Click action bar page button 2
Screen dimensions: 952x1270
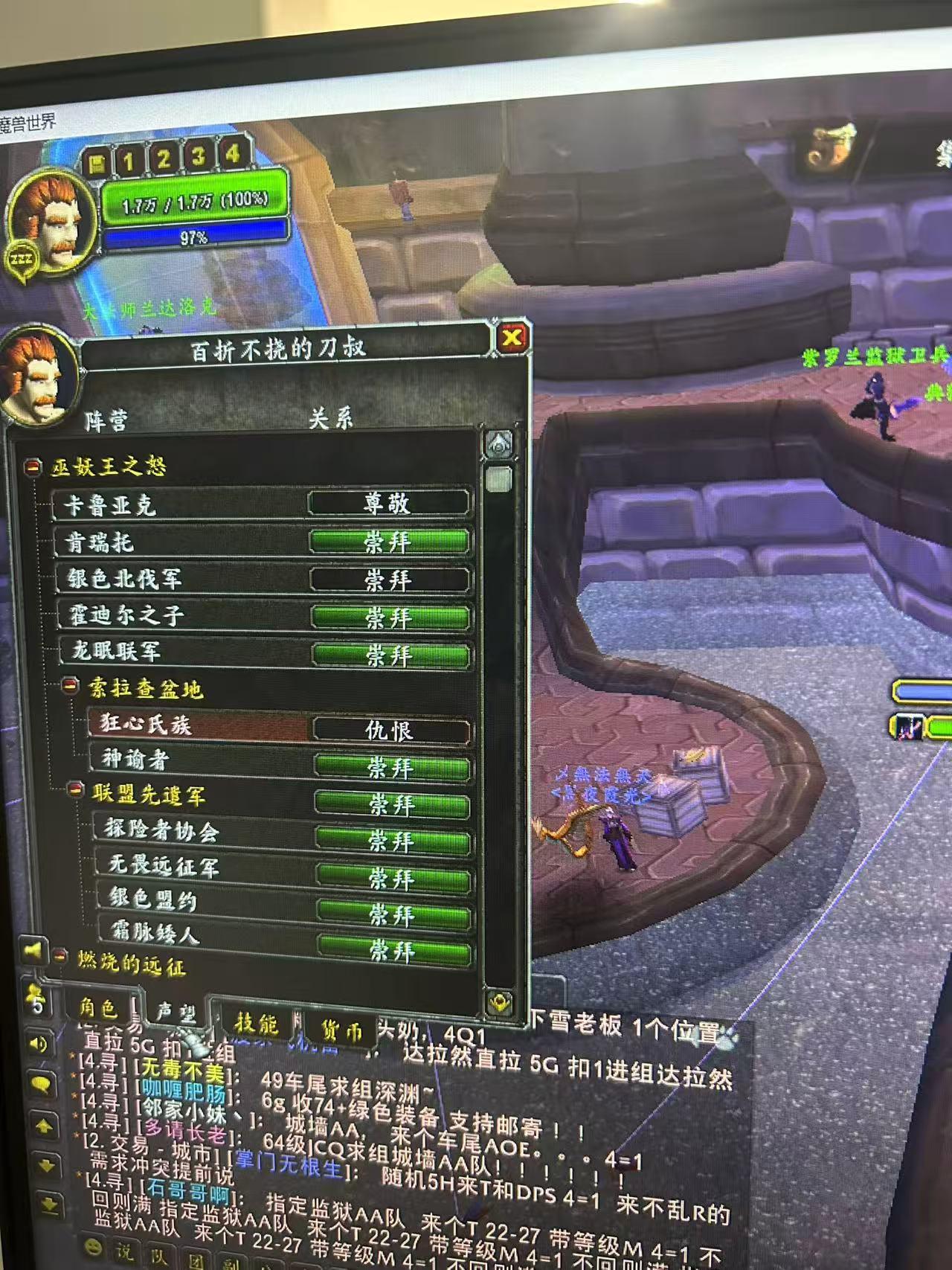[x=165, y=157]
